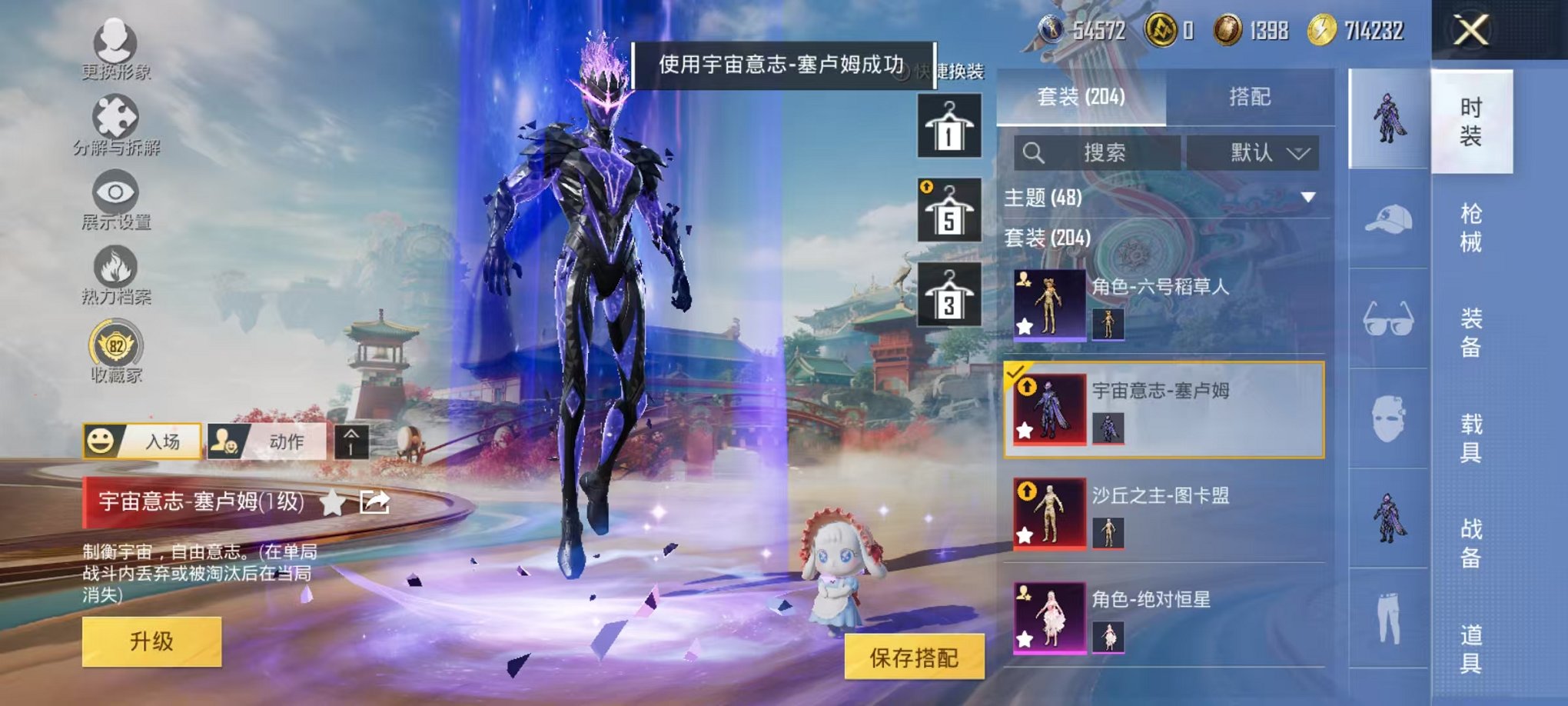Collapse the 主题 (48) section
Viewport: 1568px width, 706px height.
(1307, 198)
